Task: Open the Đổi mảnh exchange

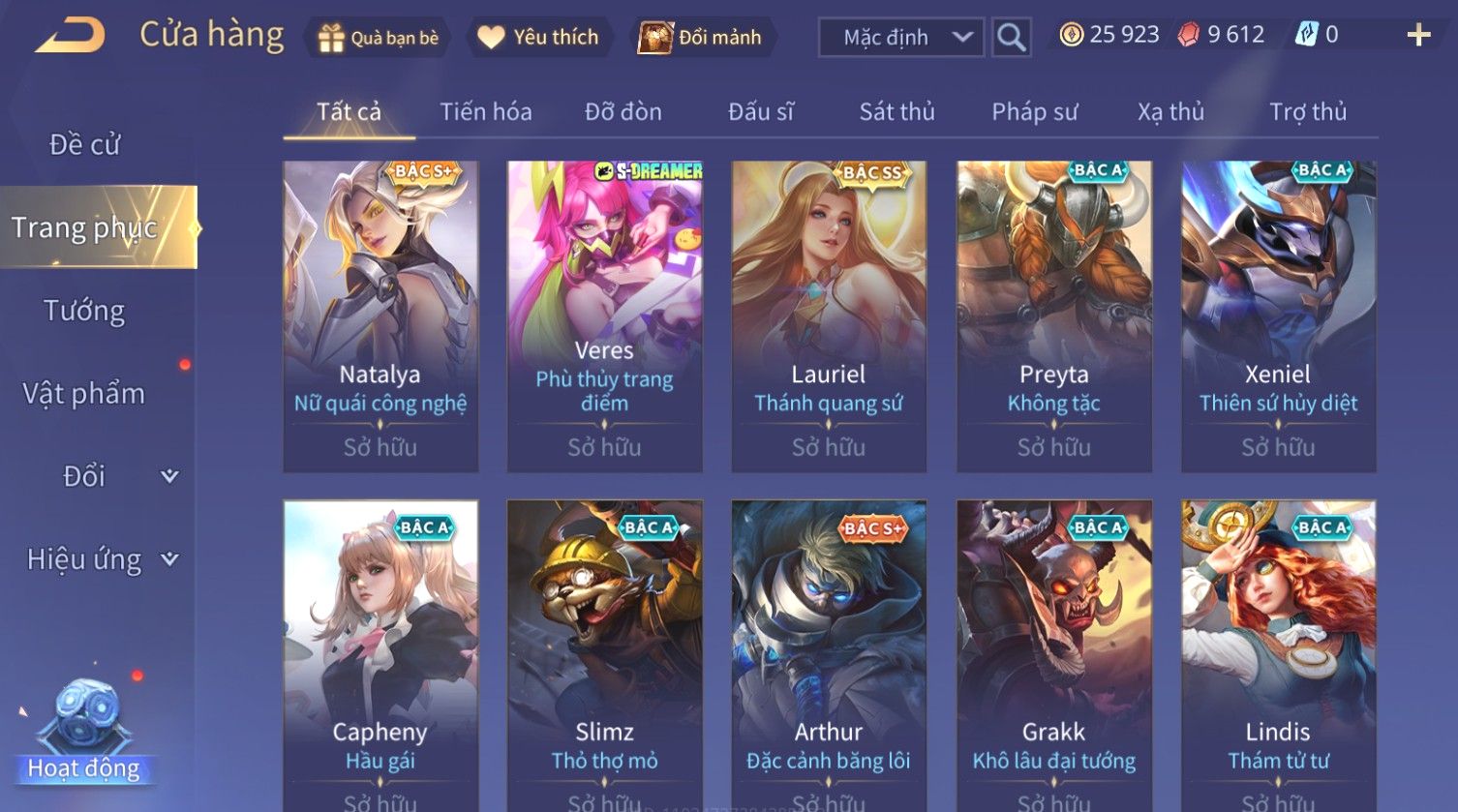Action: (x=702, y=38)
